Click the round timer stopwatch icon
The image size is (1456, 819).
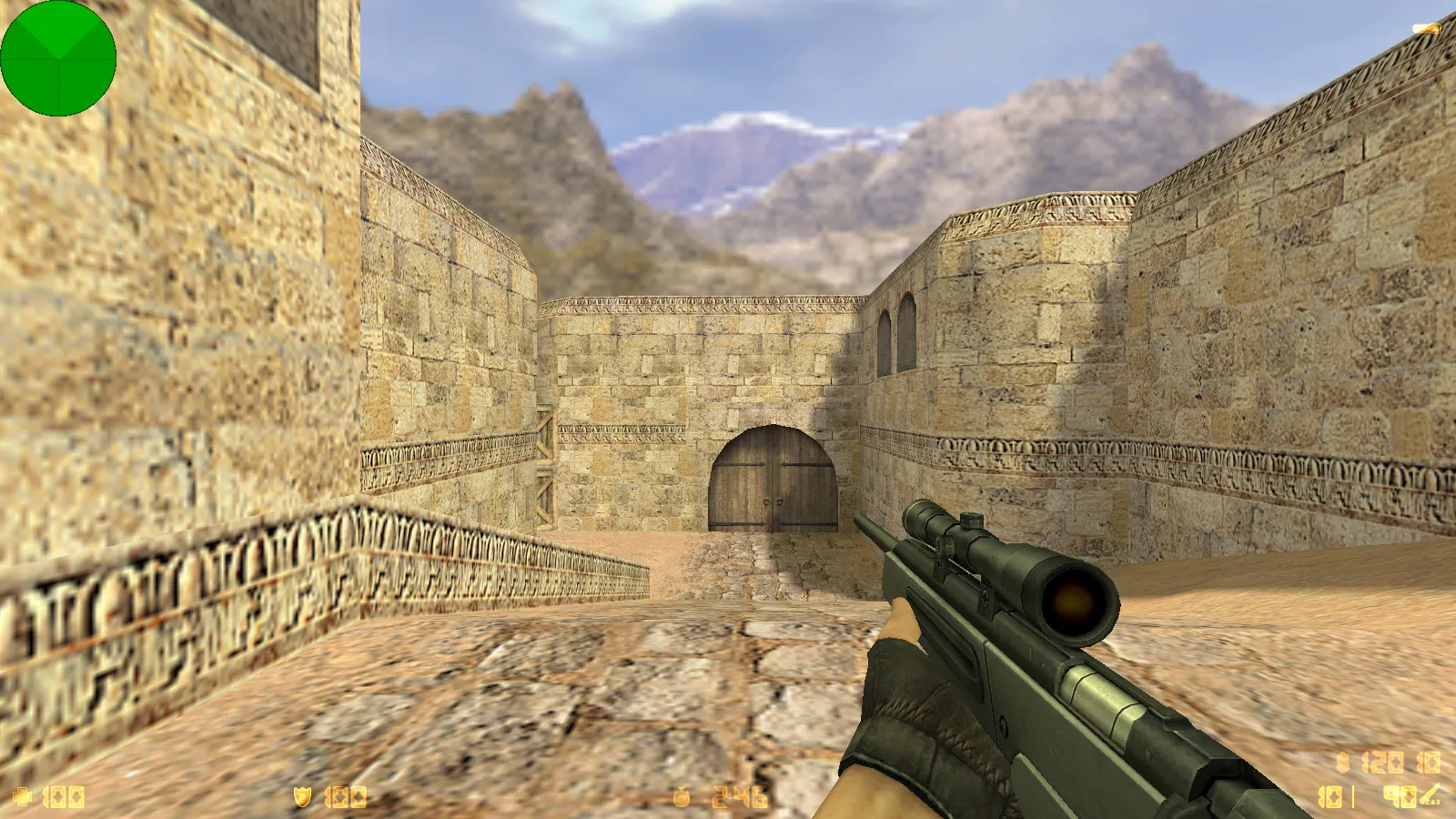coord(681,797)
